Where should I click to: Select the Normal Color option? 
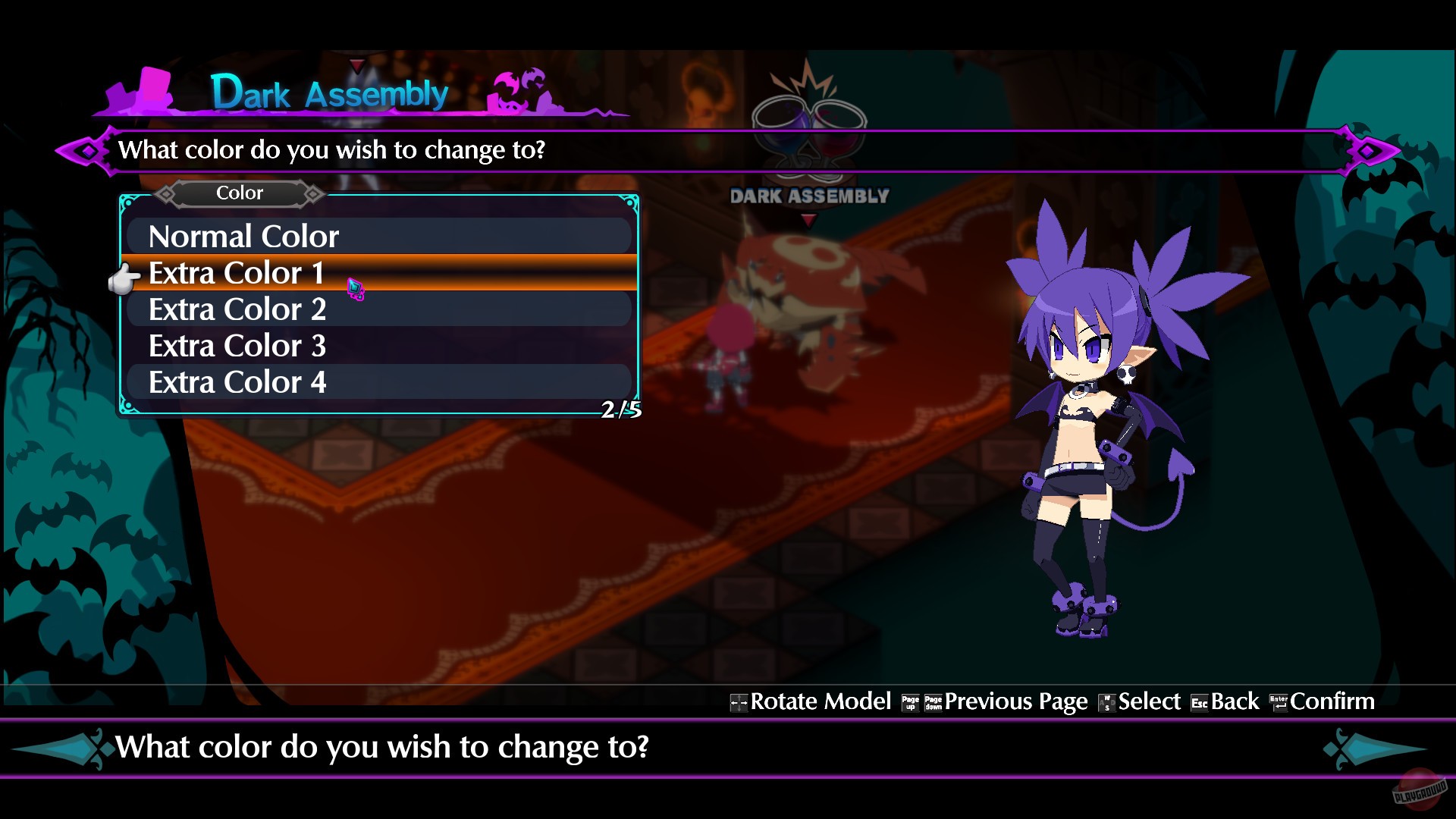(x=244, y=236)
